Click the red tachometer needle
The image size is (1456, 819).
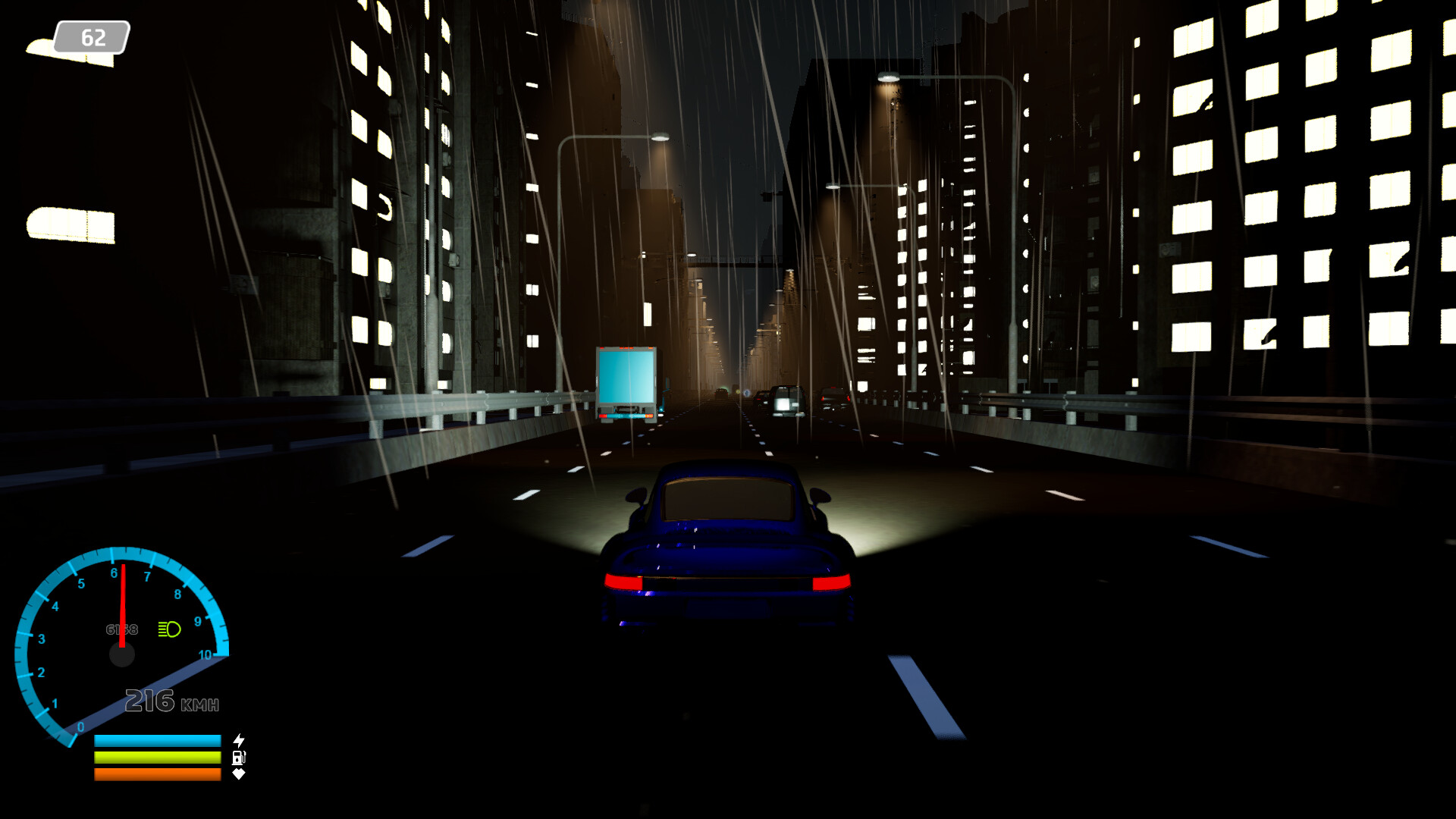(x=121, y=603)
